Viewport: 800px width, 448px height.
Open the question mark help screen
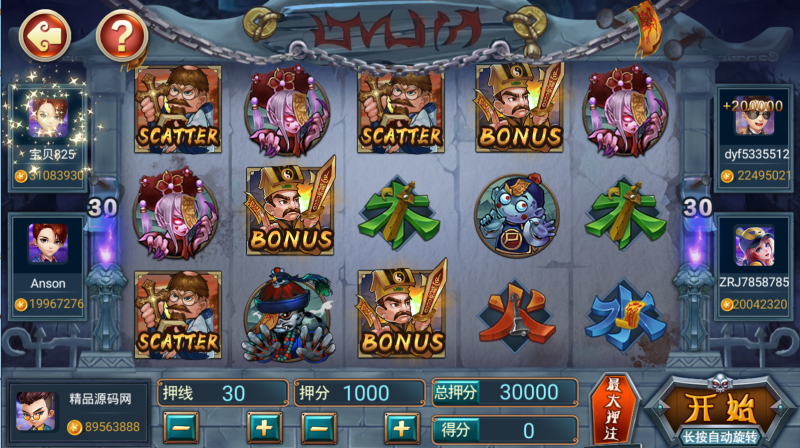(x=121, y=37)
